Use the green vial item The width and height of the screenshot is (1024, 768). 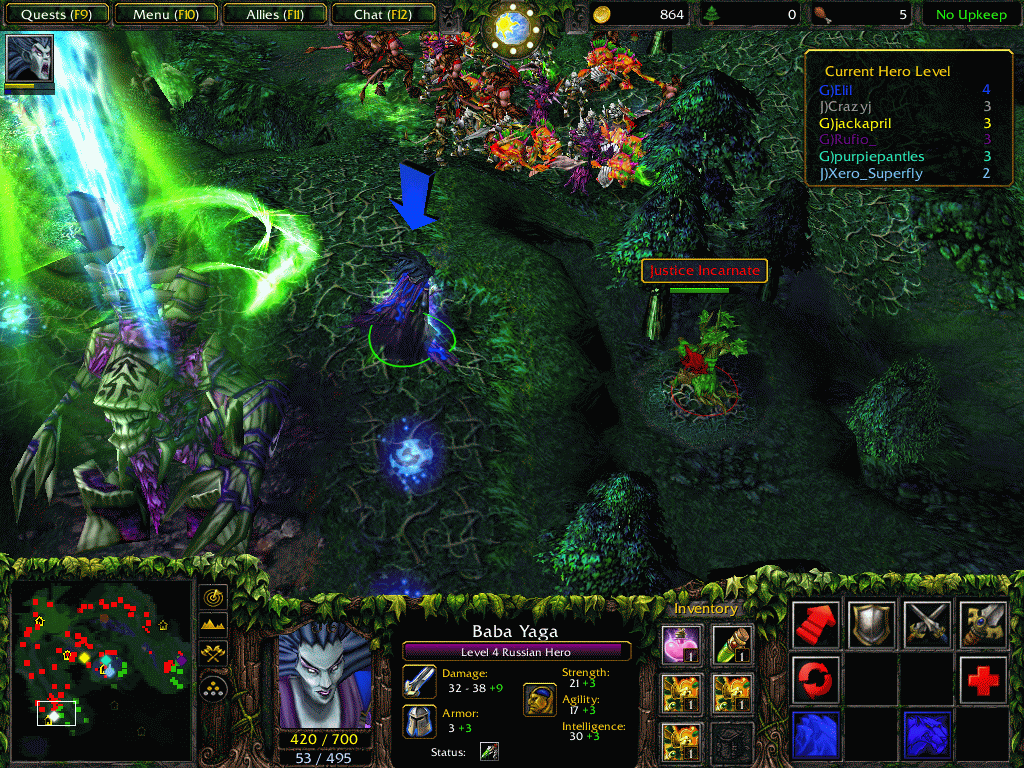pos(735,645)
